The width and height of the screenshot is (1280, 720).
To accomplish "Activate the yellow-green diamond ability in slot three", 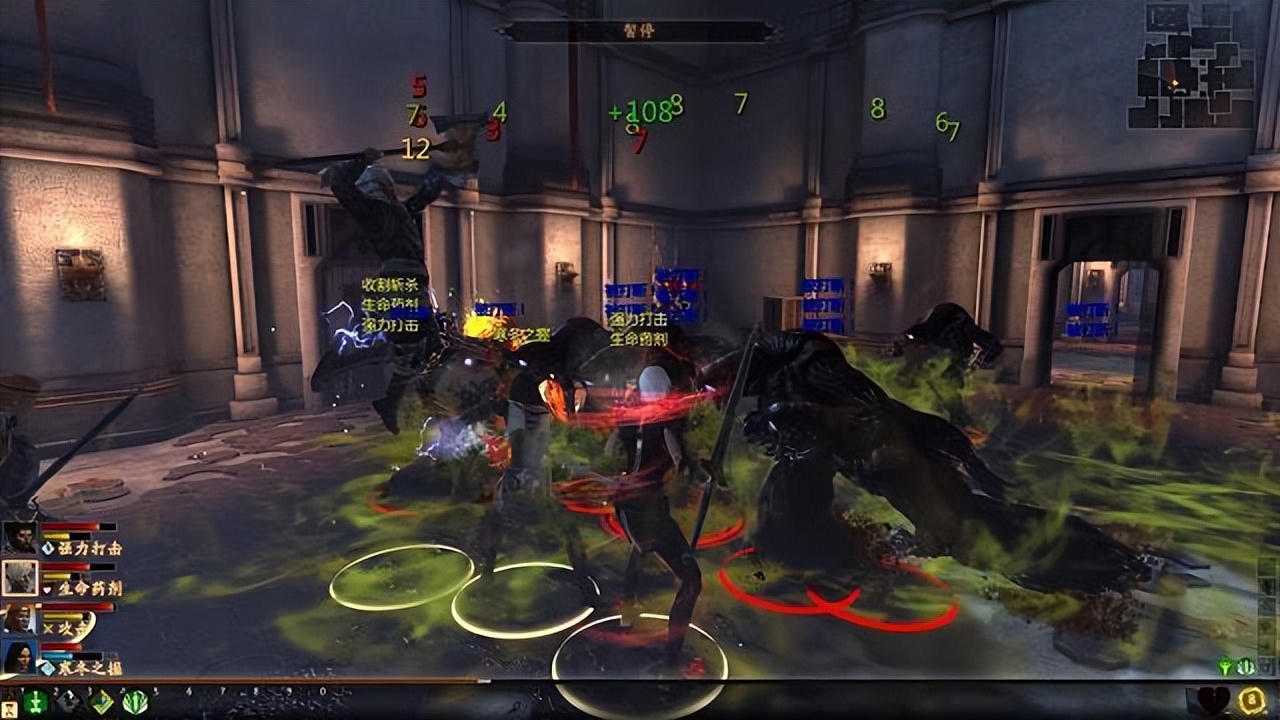I will [x=102, y=701].
